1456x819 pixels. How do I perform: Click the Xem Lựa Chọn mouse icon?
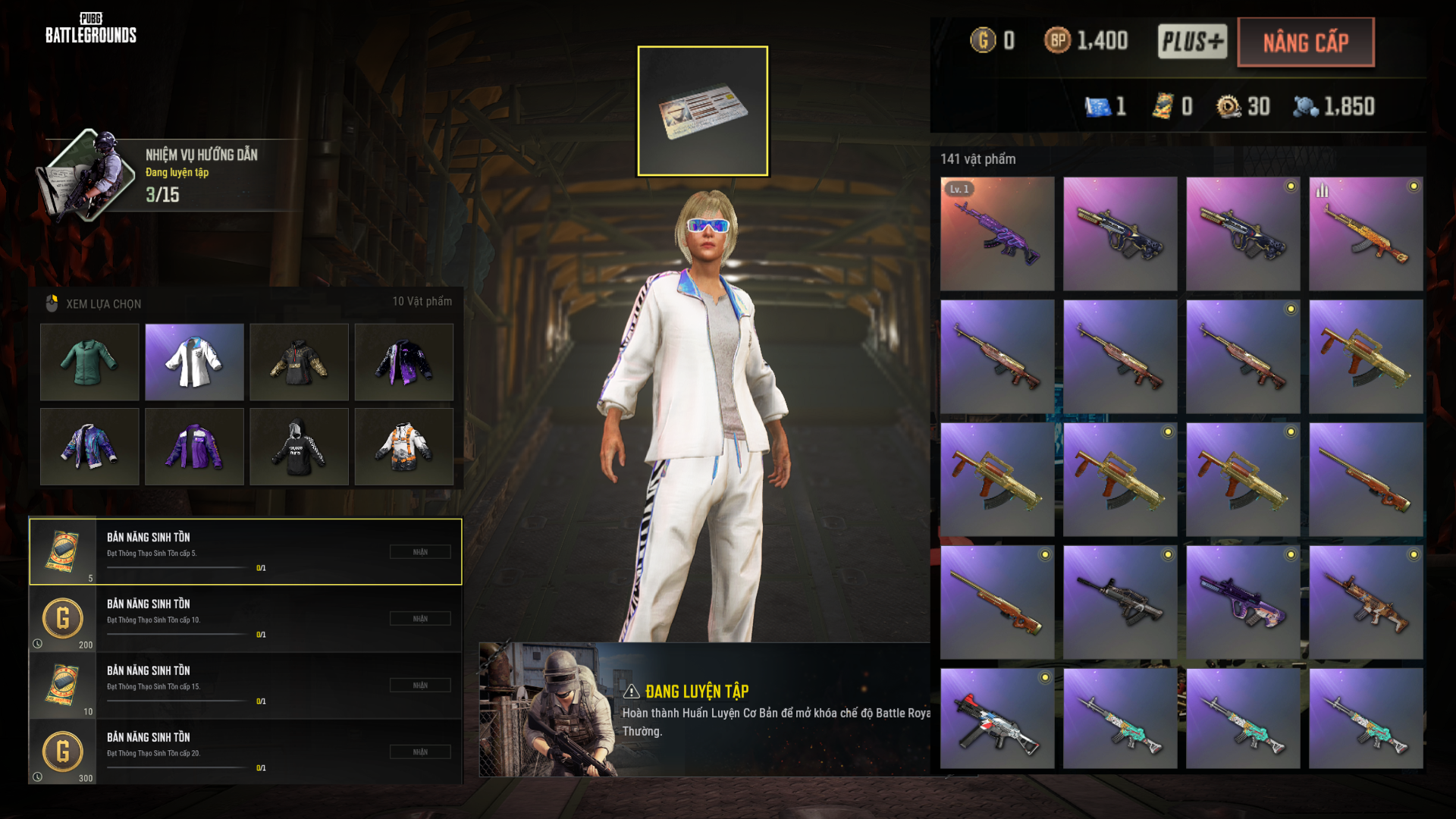click(52, 303)
